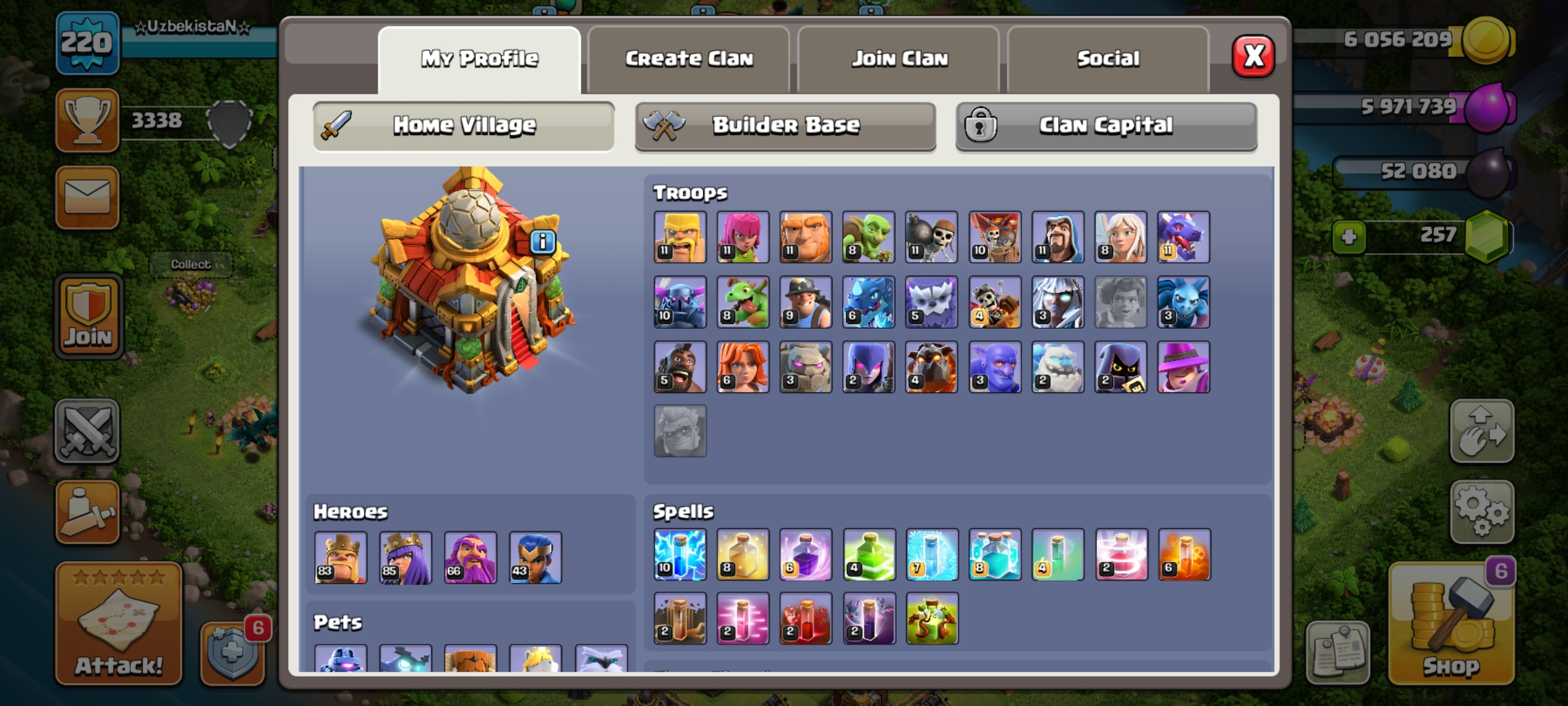Select the P.E.K.K.A troop icon
Screen dimensions: 1568x706
pyautogui.click(x=679, y=303)
